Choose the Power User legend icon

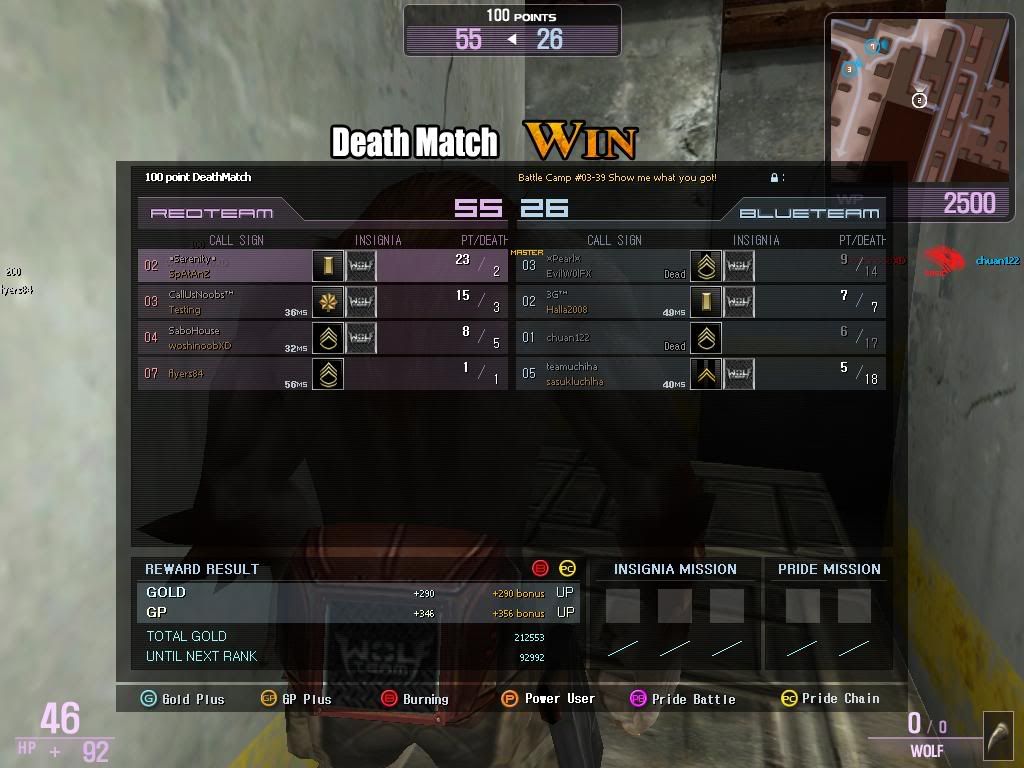click(x=510, y=699)
